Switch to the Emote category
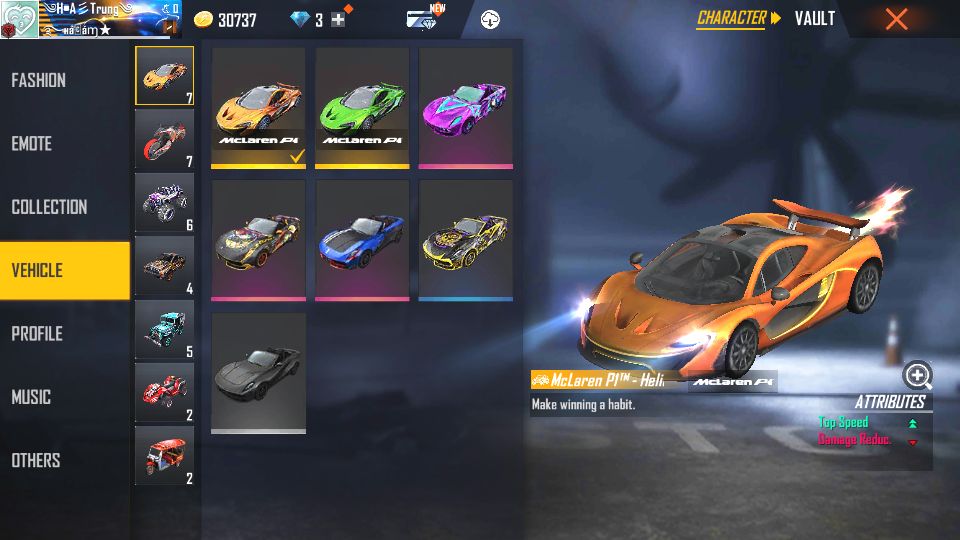Viewport: 960px width, 540px height. pyautogui.click(x=32, y=144)
